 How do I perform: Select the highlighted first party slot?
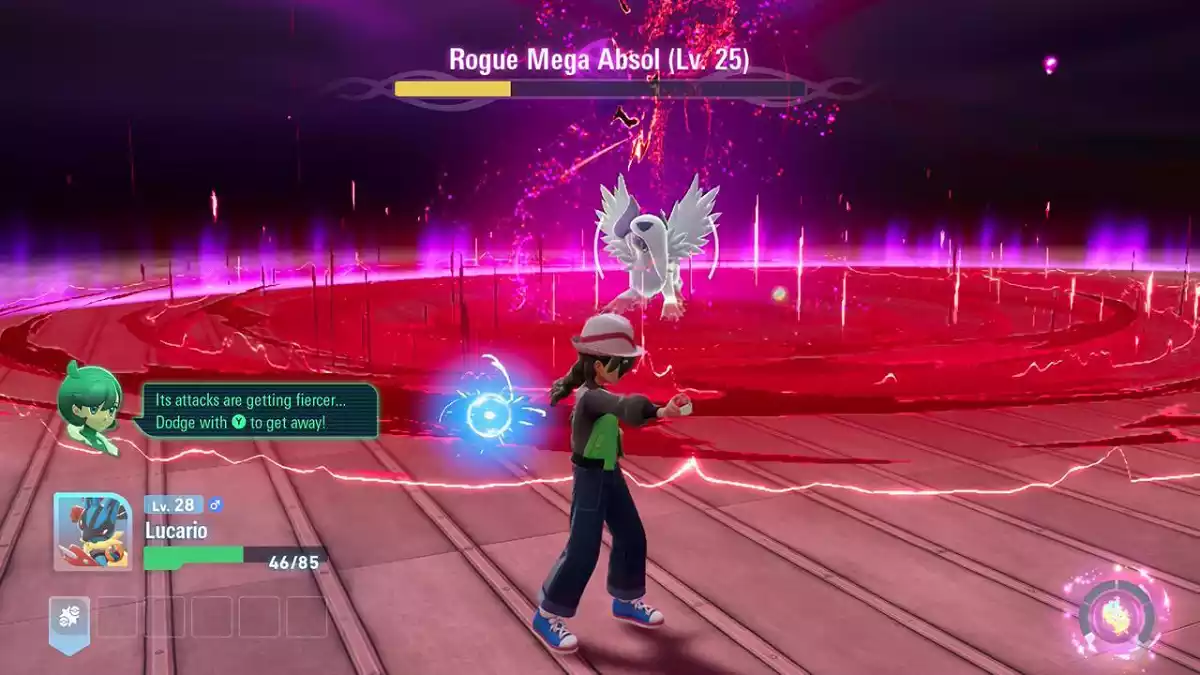(70, 618)
